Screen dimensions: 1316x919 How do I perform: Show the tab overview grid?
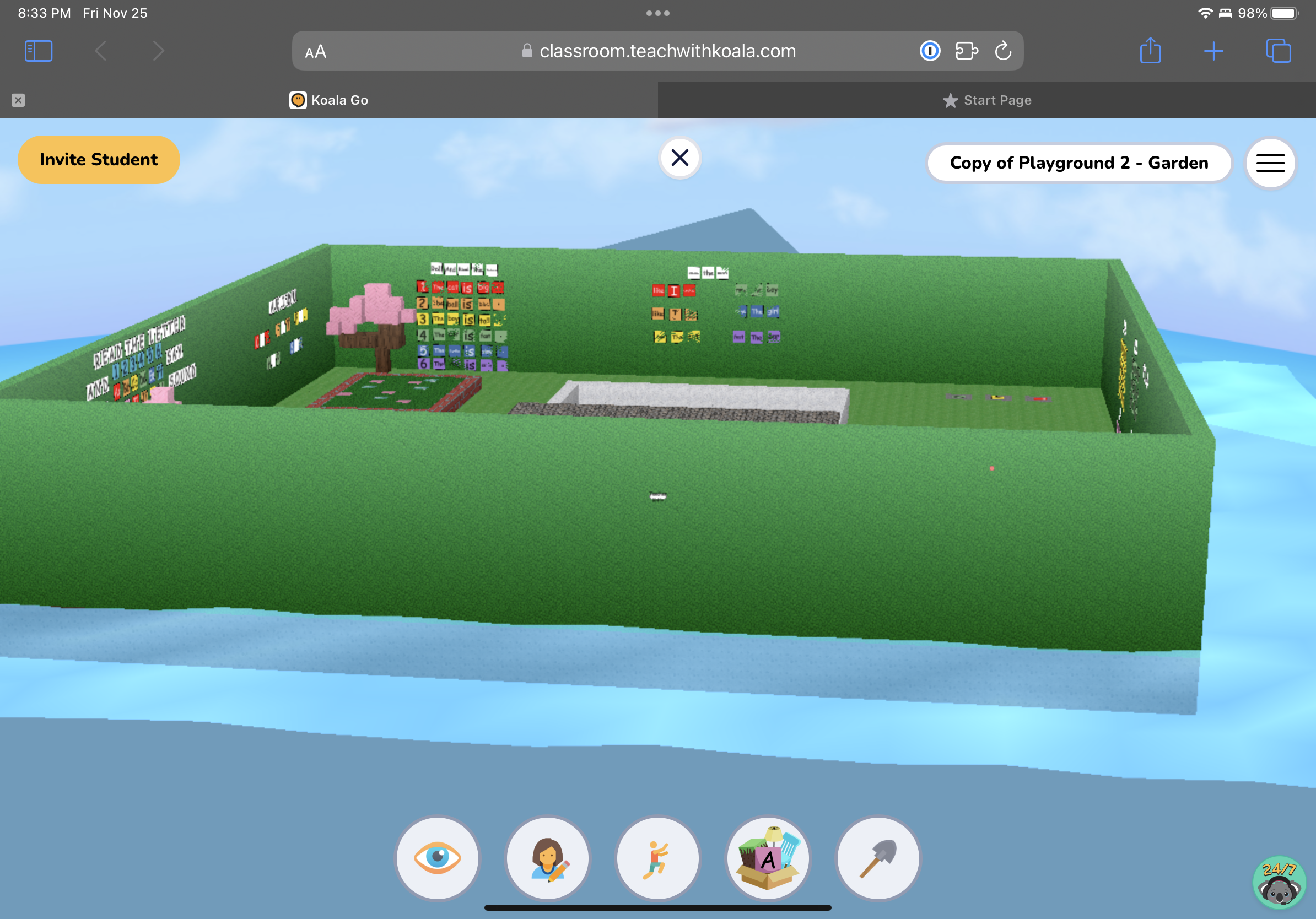(1278, 51)
